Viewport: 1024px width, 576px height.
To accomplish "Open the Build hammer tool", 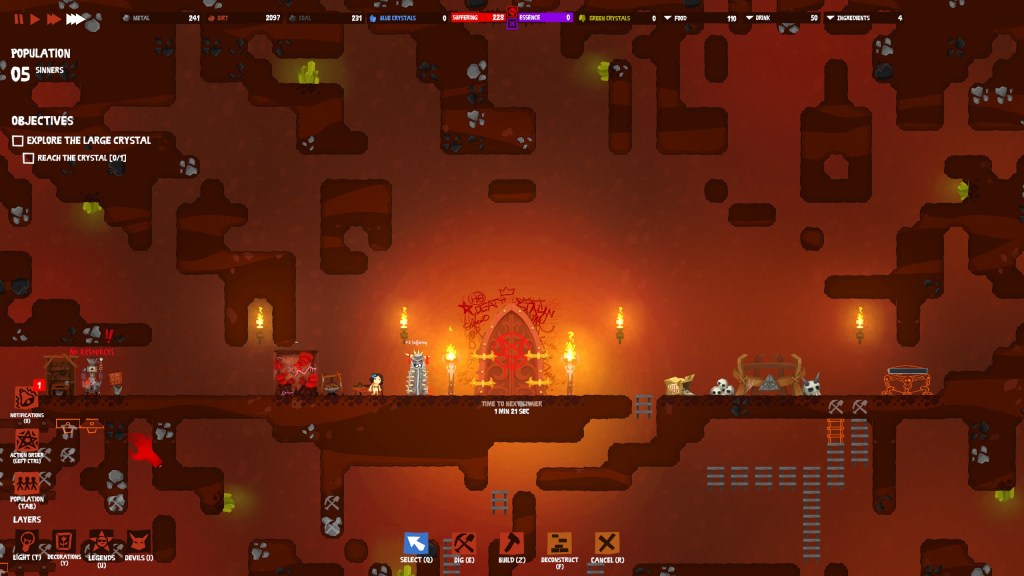I will click(x=512, y=544).
